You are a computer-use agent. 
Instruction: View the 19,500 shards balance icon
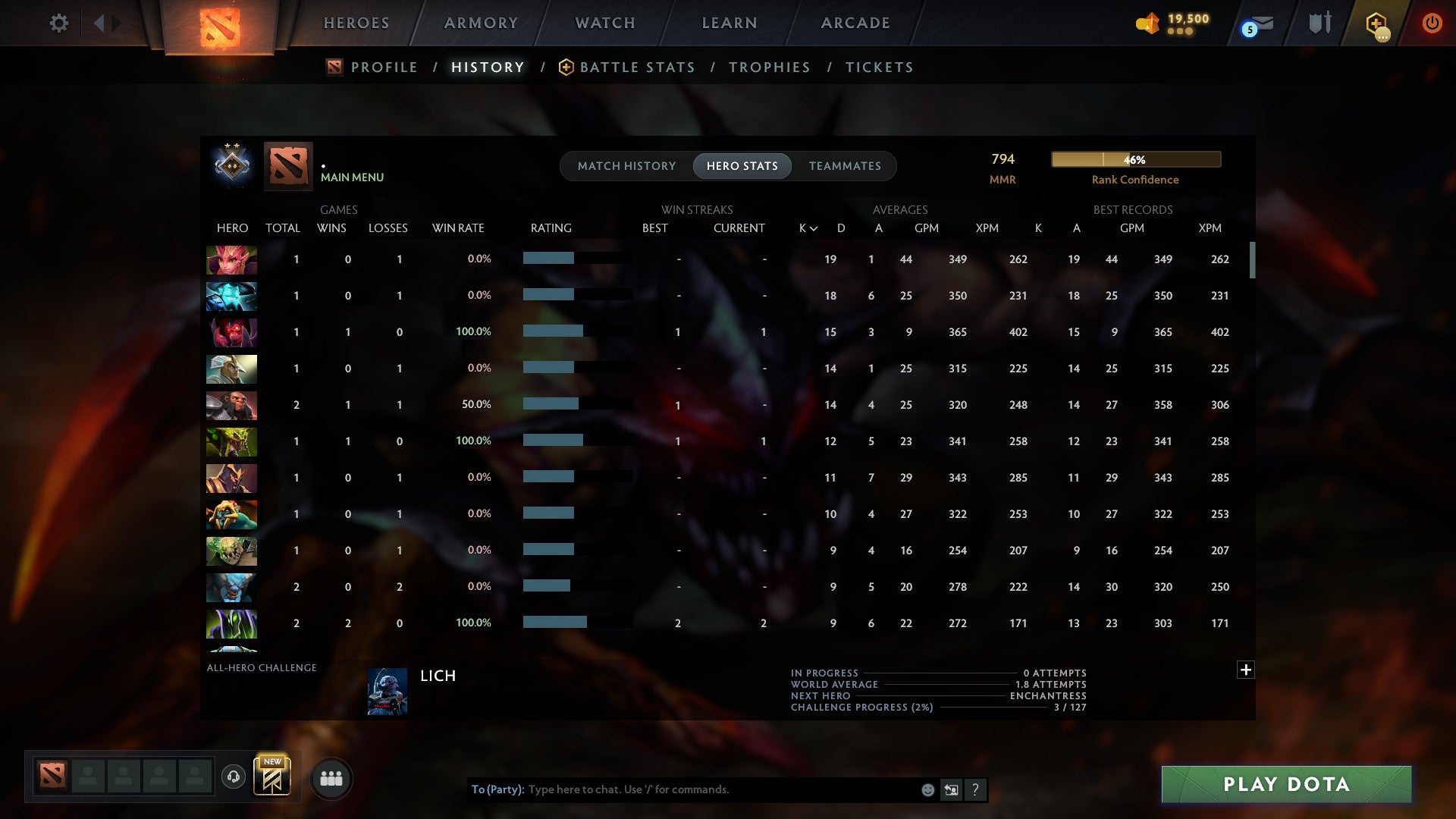(1147, 23)
